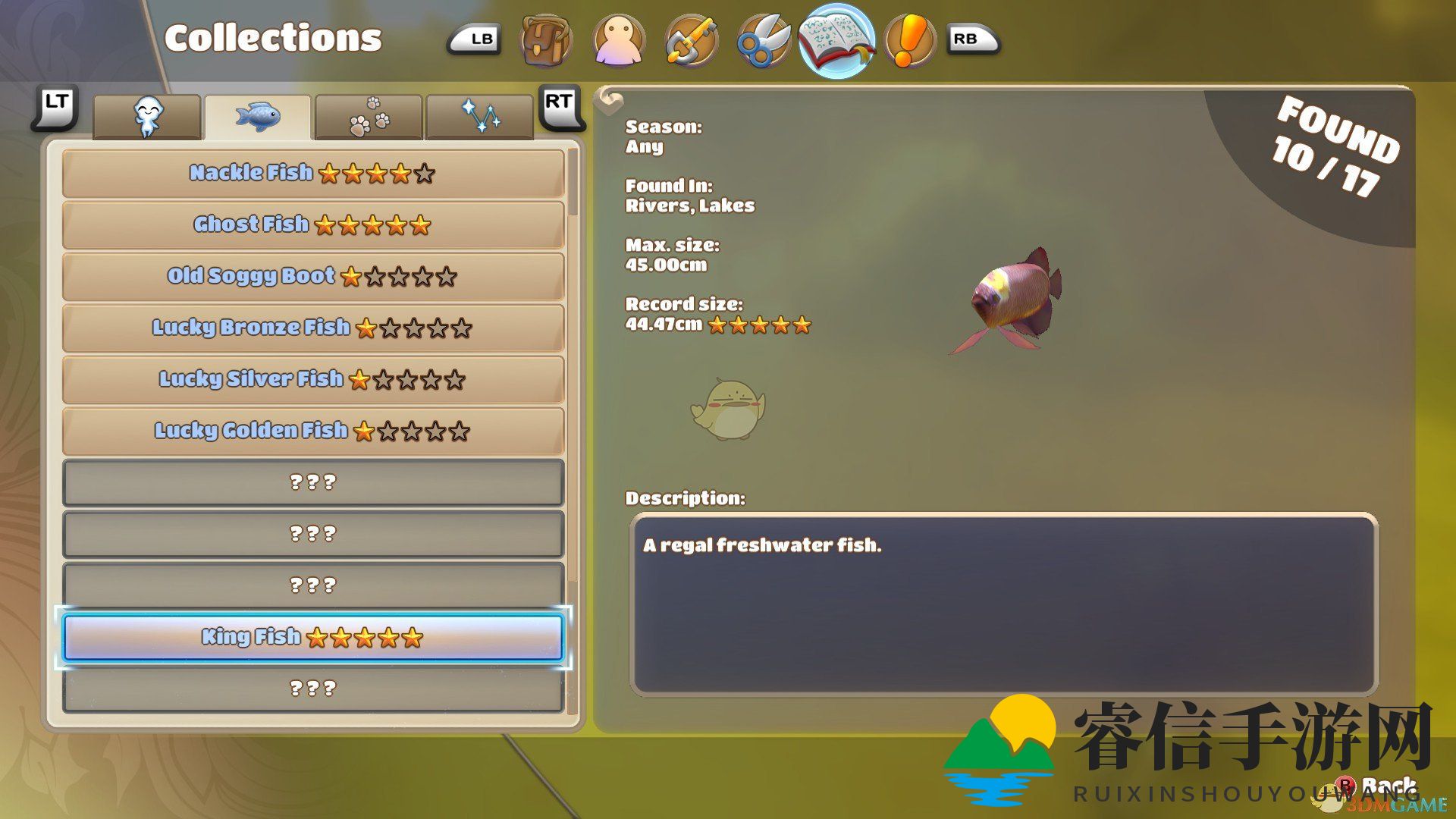Open the character profile menu

[619, 40]
